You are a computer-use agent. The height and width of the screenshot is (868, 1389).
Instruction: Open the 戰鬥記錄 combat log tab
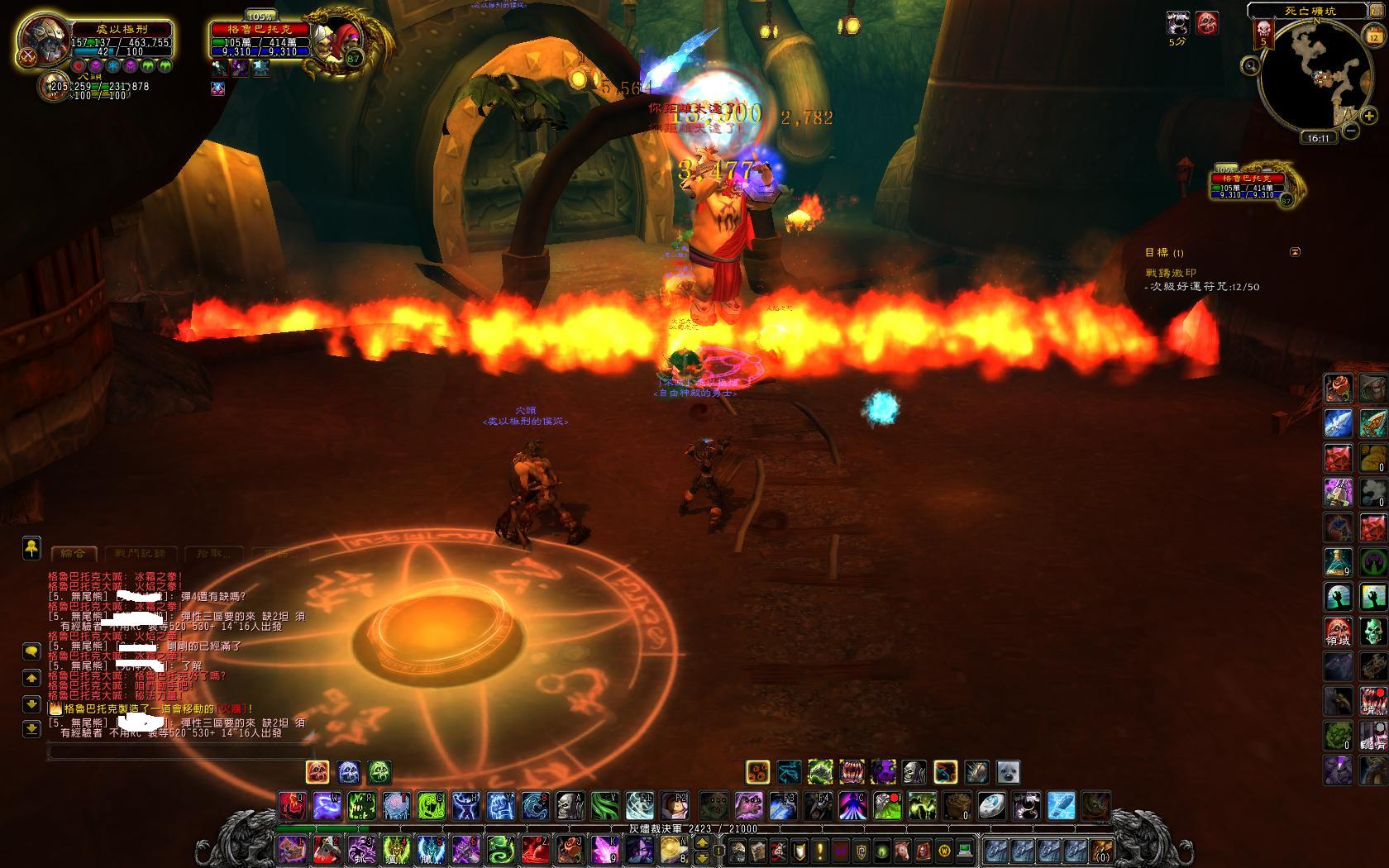pos(140,553)
